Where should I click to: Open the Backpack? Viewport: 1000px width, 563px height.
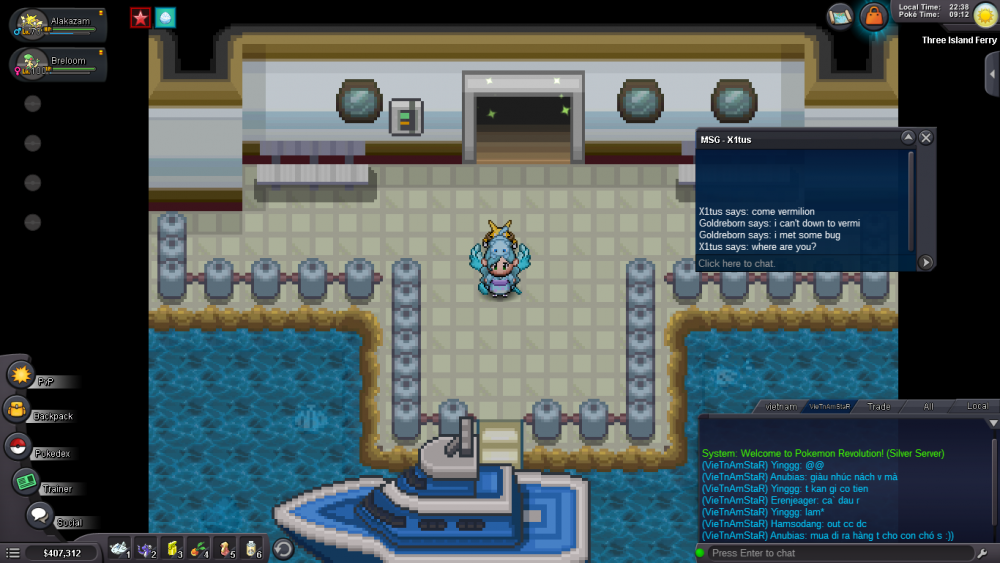click(x=17, y=409)
